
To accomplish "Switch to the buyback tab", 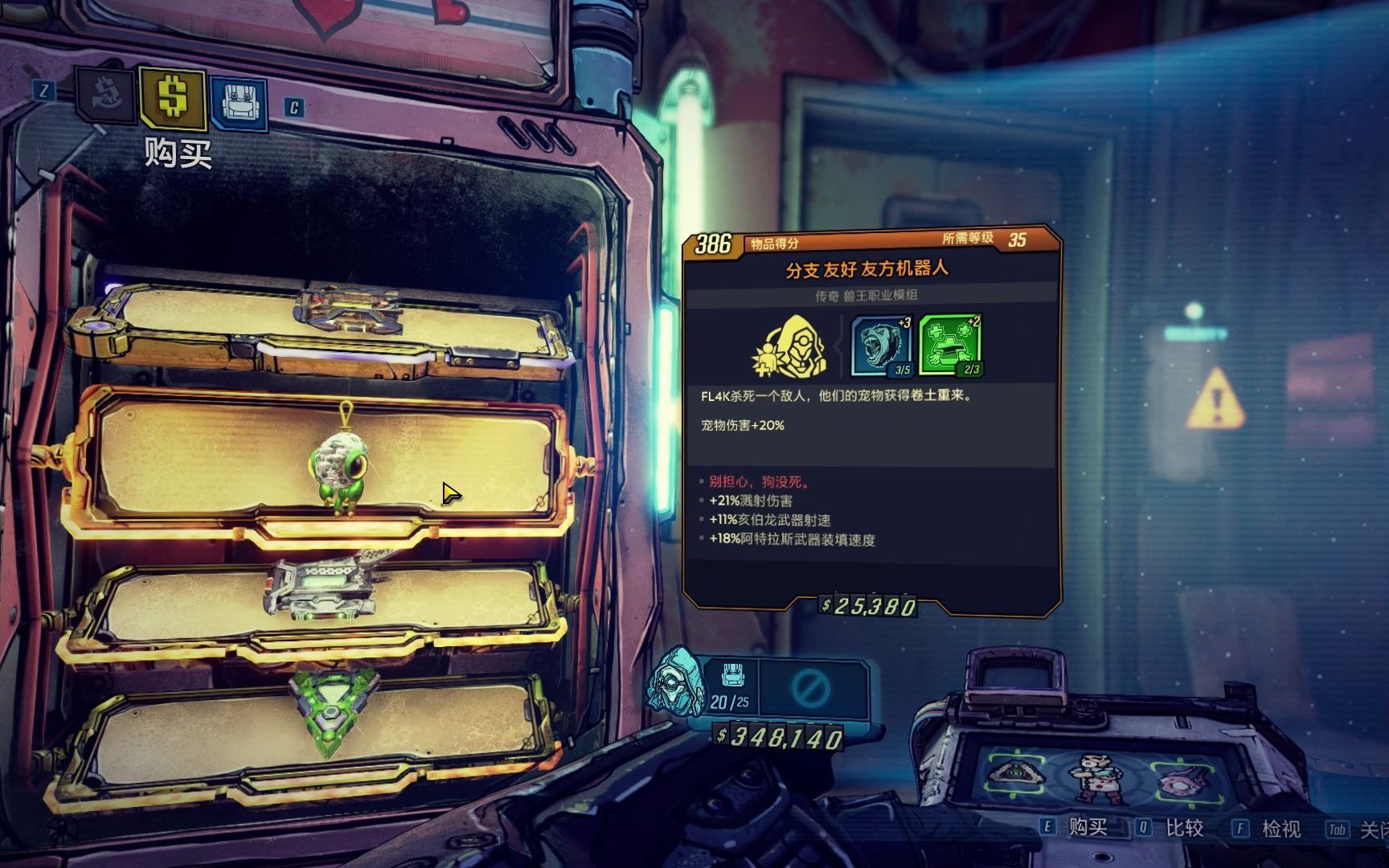I will [x=106, y=96].
